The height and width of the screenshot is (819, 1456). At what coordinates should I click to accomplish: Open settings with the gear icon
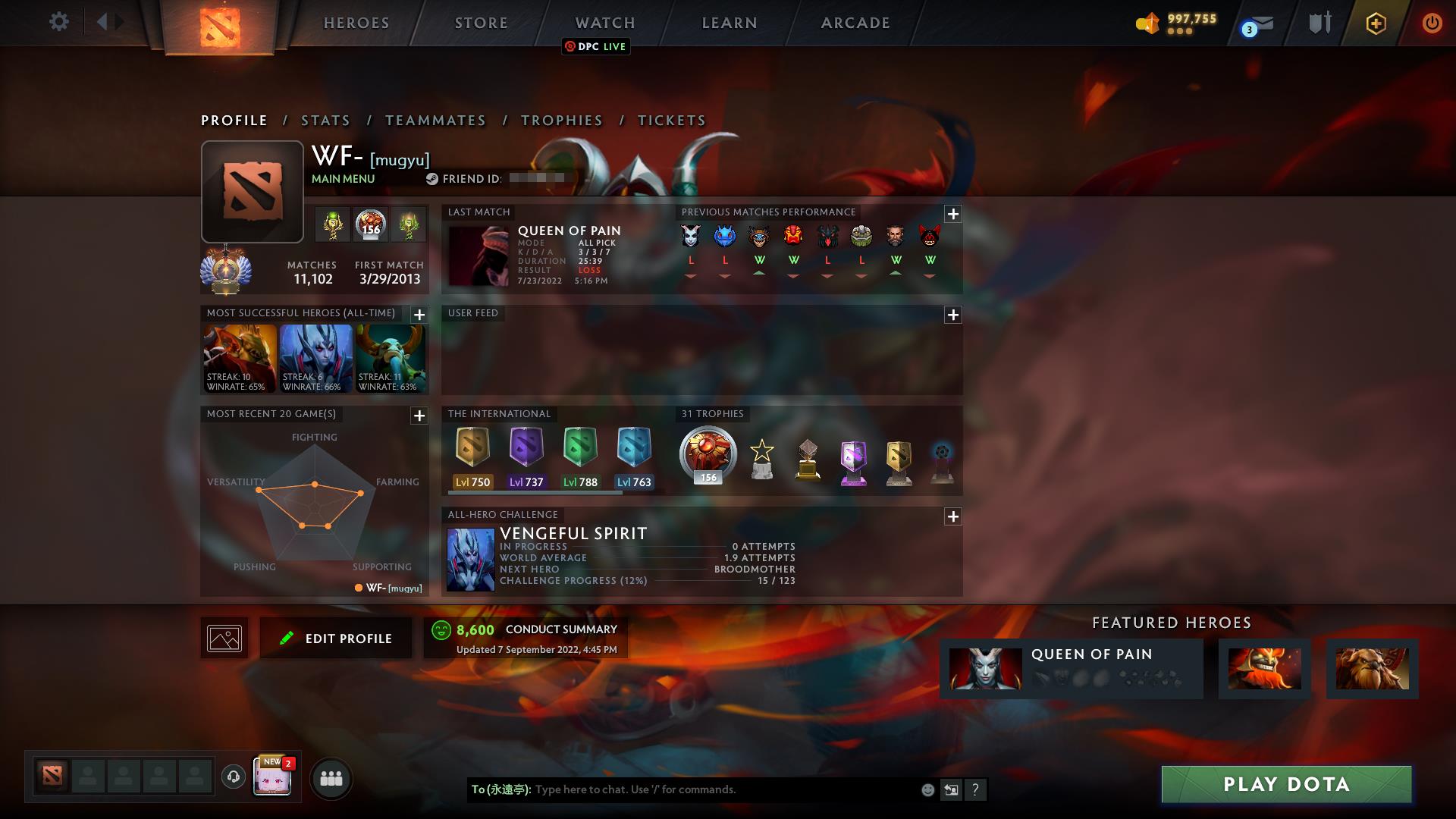click(59, 21)
